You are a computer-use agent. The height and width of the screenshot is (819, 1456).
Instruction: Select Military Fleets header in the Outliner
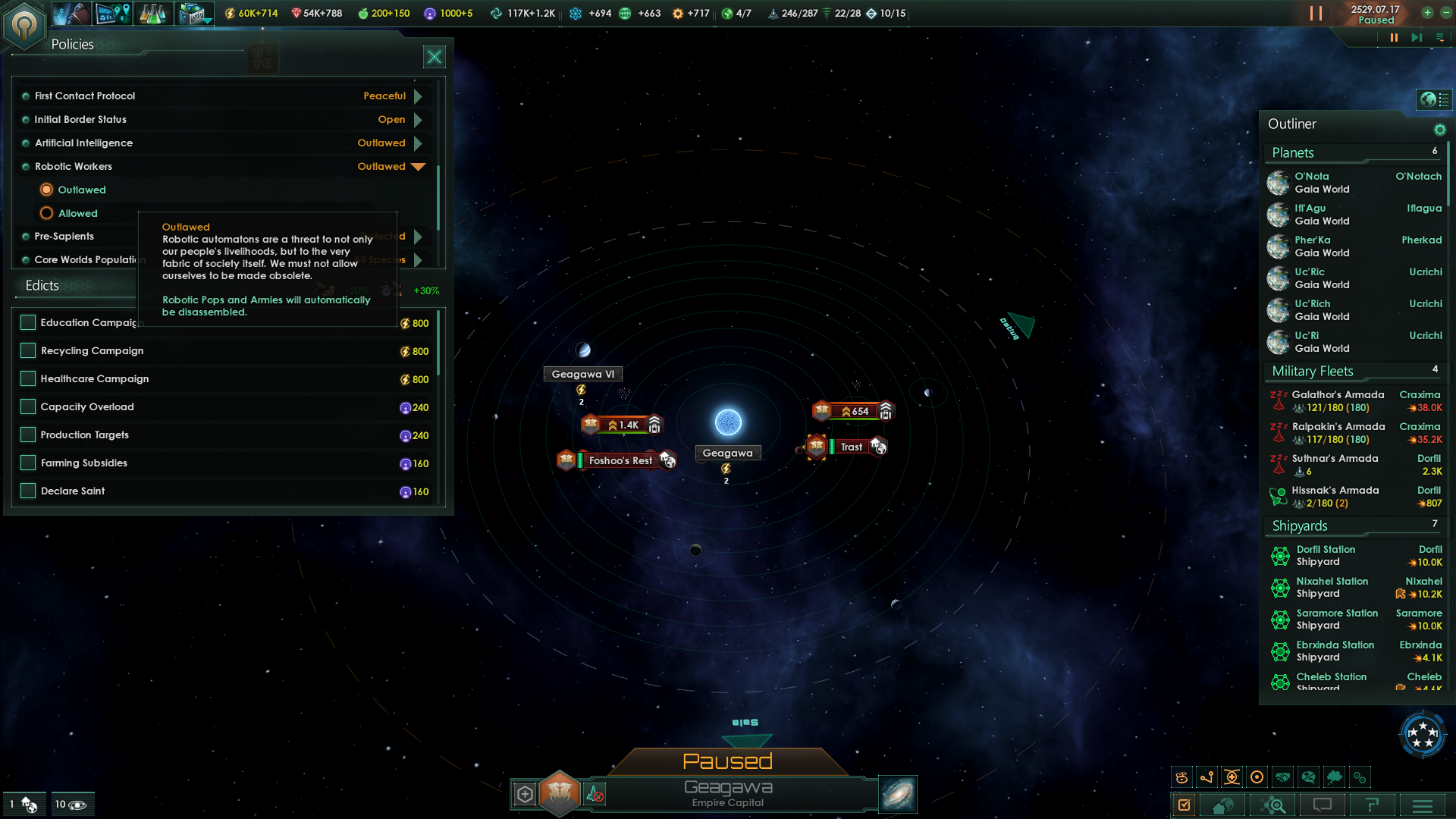pyautogui.click(x=1312, y=371)
